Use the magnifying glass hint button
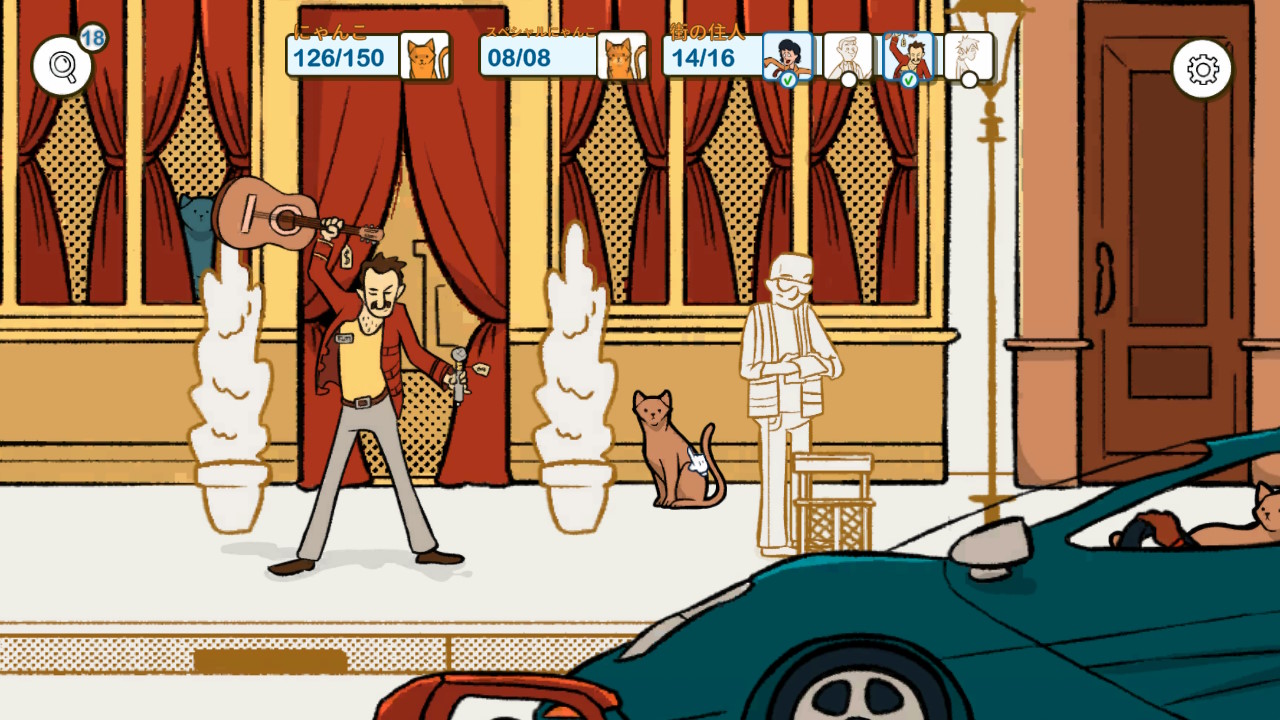This screenshot has height=720, width=1280. 62,66
